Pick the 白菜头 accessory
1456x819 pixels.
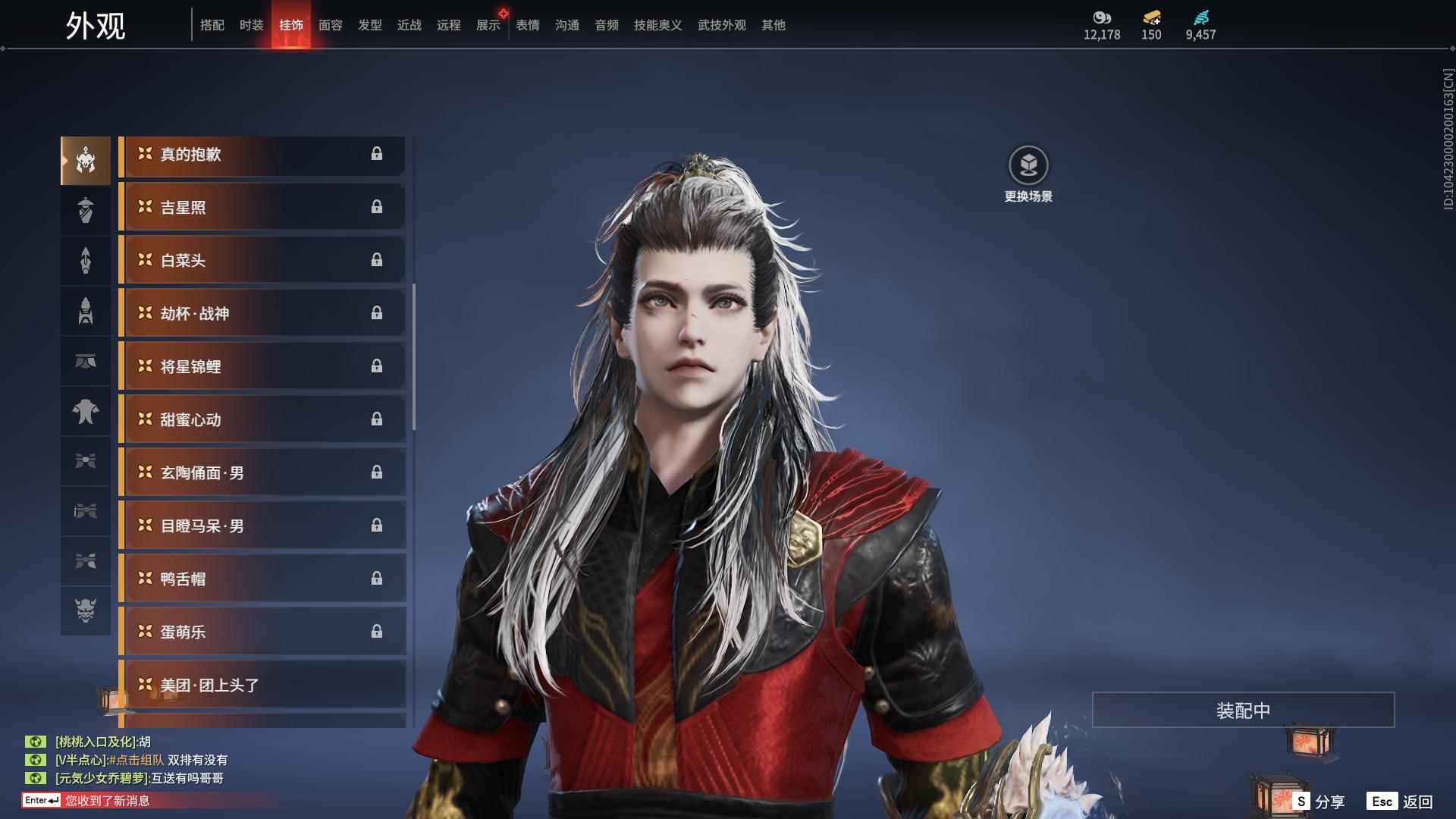tap(262, 261)
